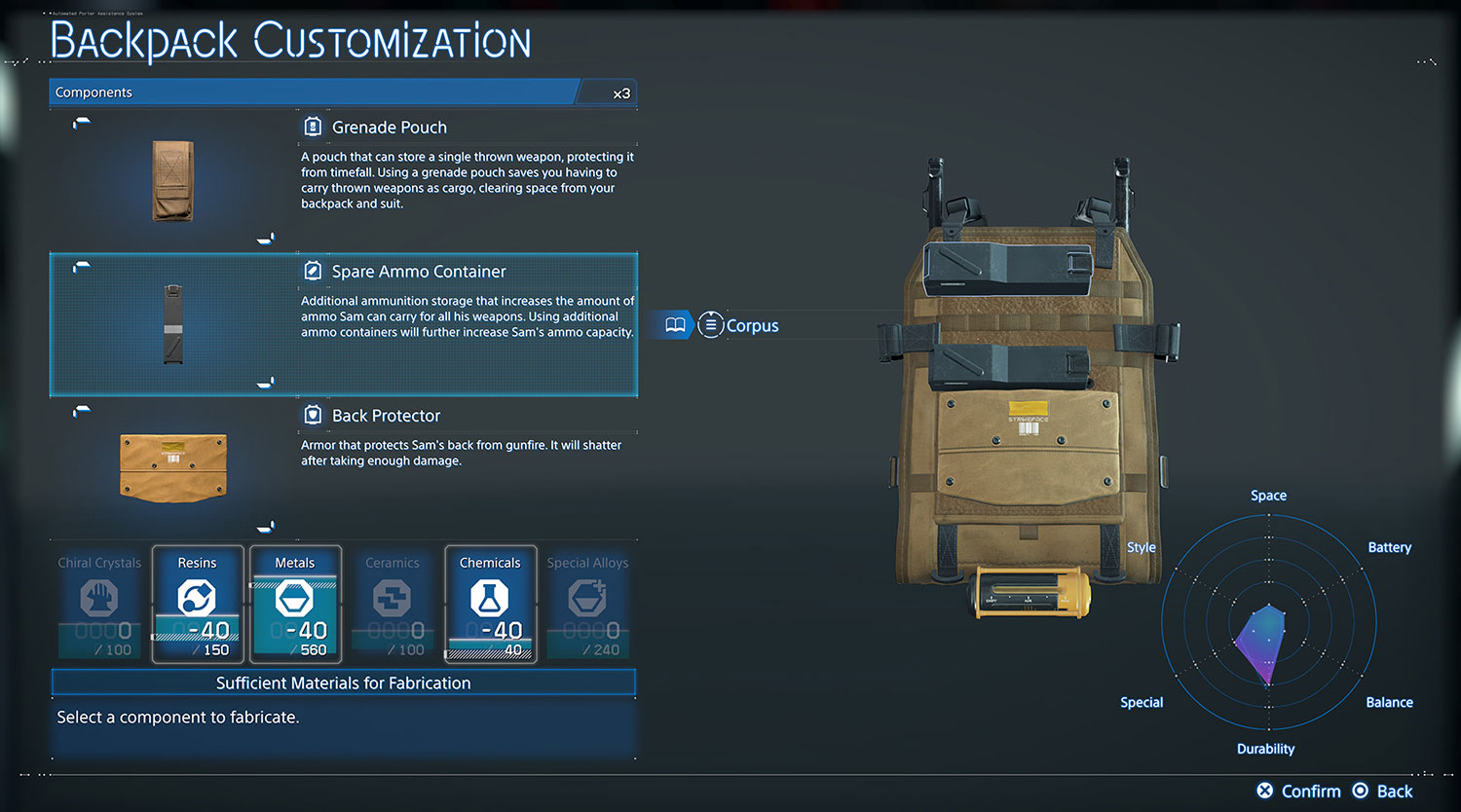Select the Grenade Pouch component
Viewport: 1461px width, 812px height.
point(389,128)
